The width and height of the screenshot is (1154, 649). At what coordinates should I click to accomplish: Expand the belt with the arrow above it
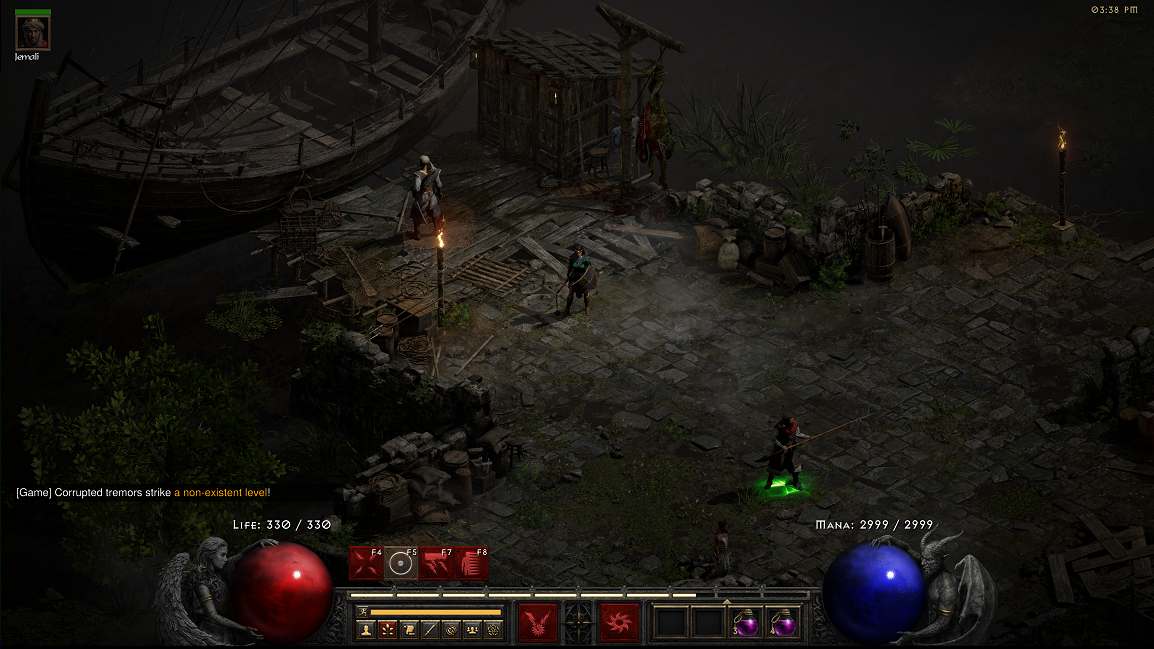[x=726, y=602]
